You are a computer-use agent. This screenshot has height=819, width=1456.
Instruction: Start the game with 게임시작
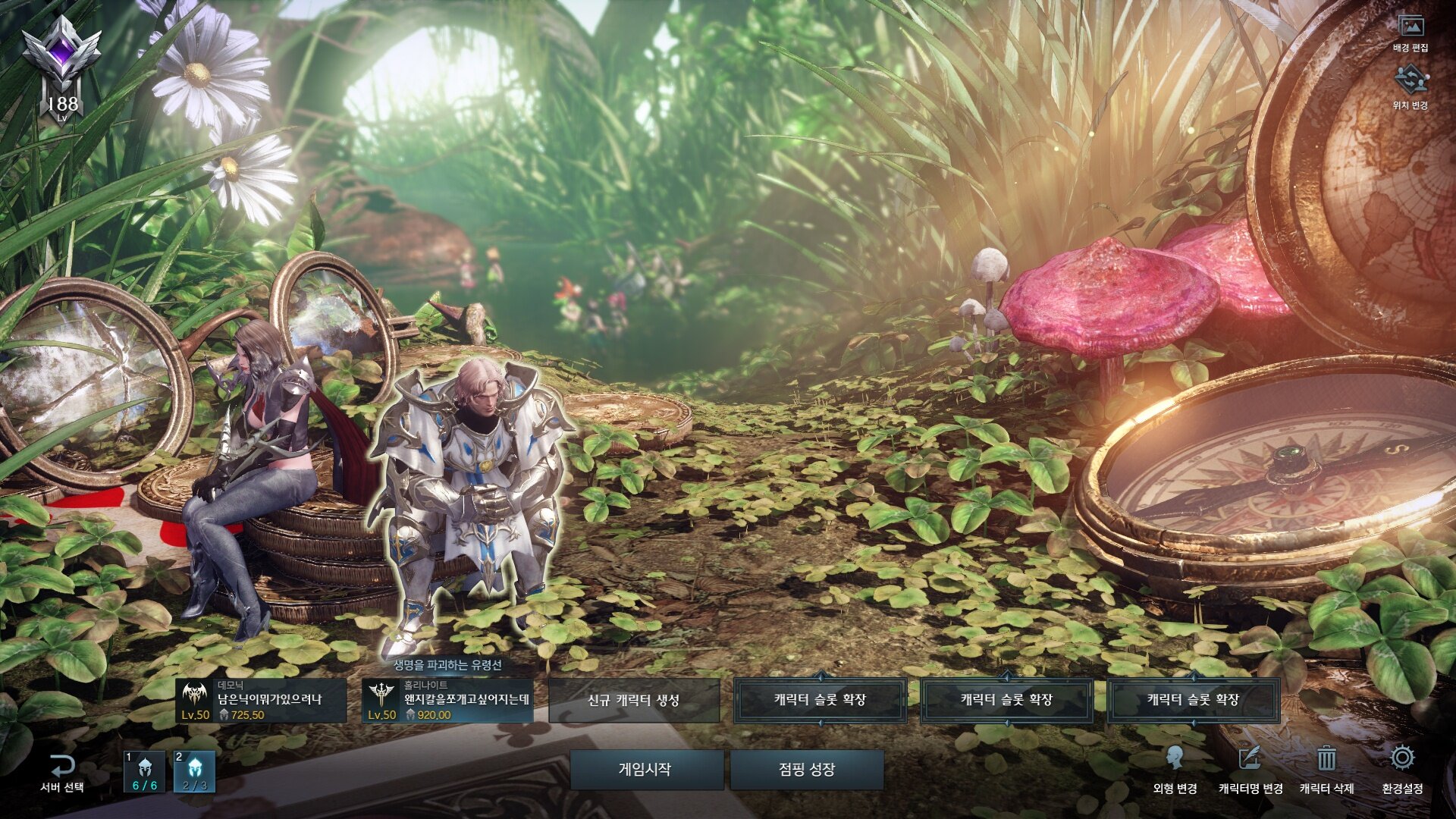[645, 770]
